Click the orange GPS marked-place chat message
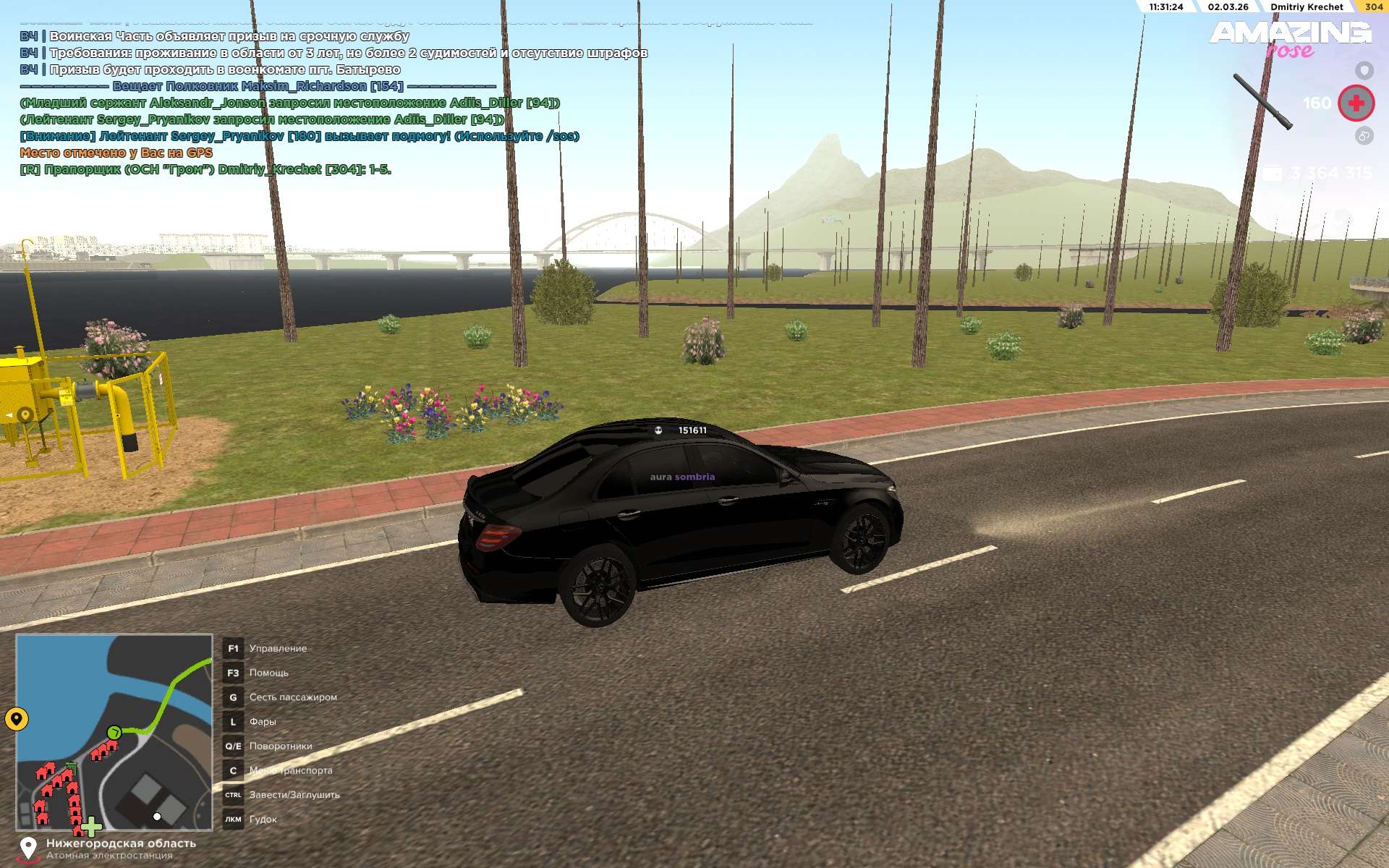 [116, 153]
